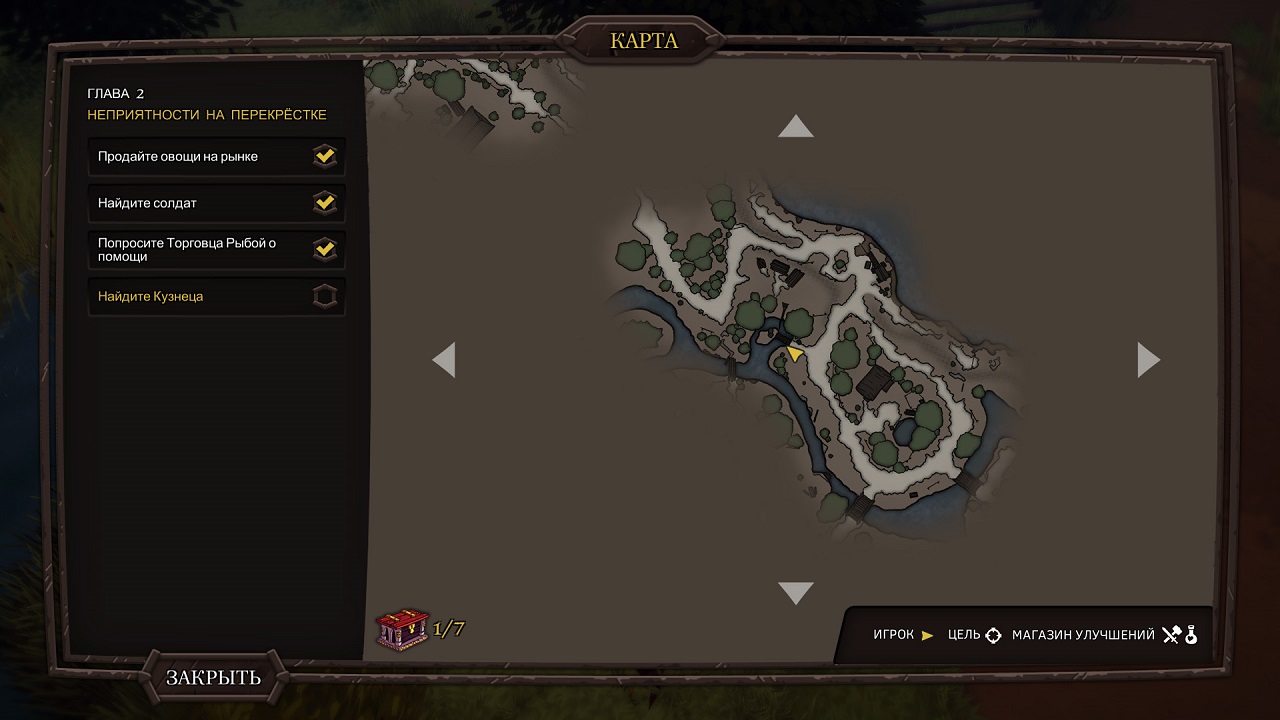Pan the map up with the top arrow
Viewport: 1280px width, 720px height.
tap(795, 127)
